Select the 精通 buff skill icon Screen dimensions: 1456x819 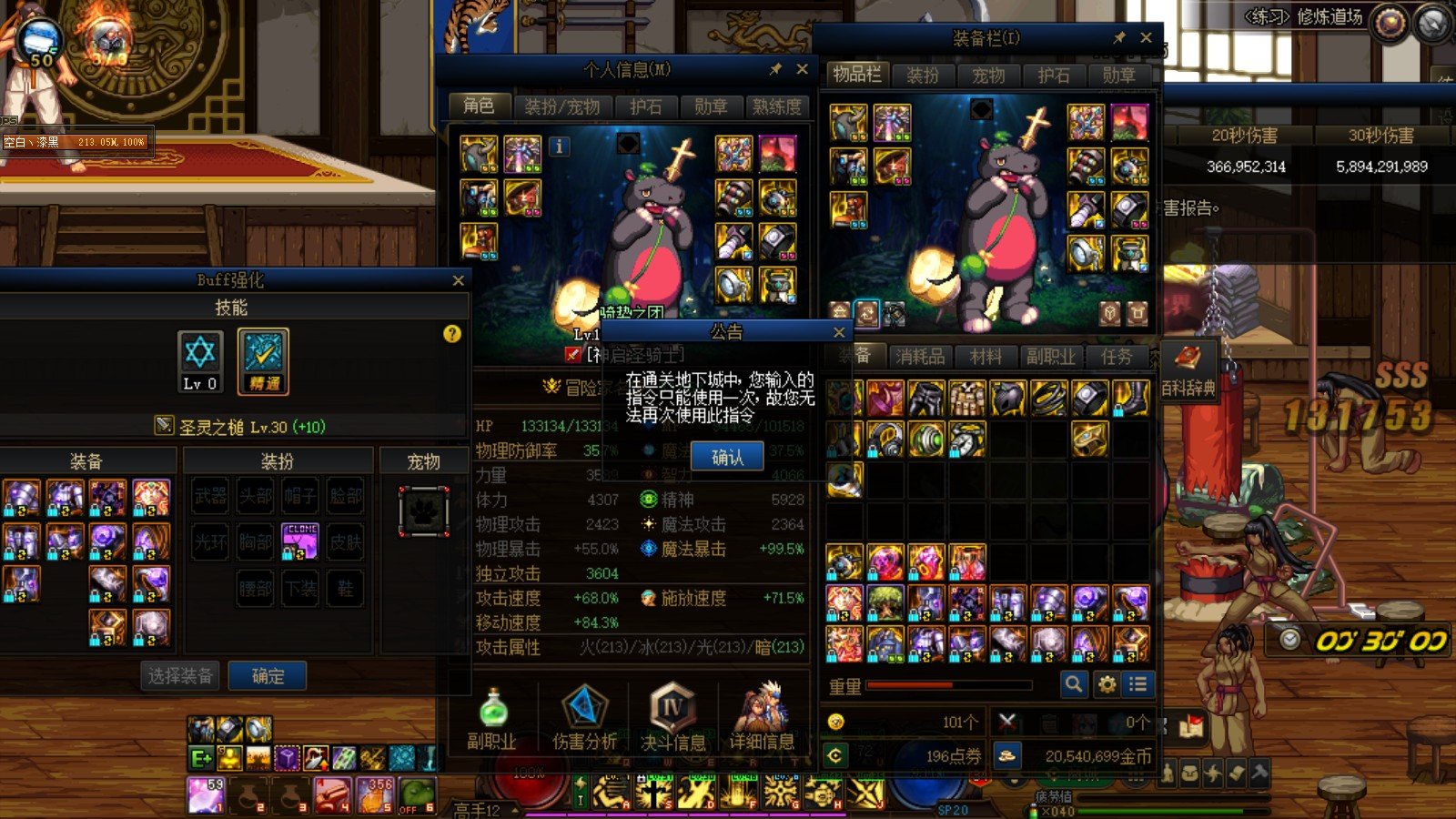(264, 361)
